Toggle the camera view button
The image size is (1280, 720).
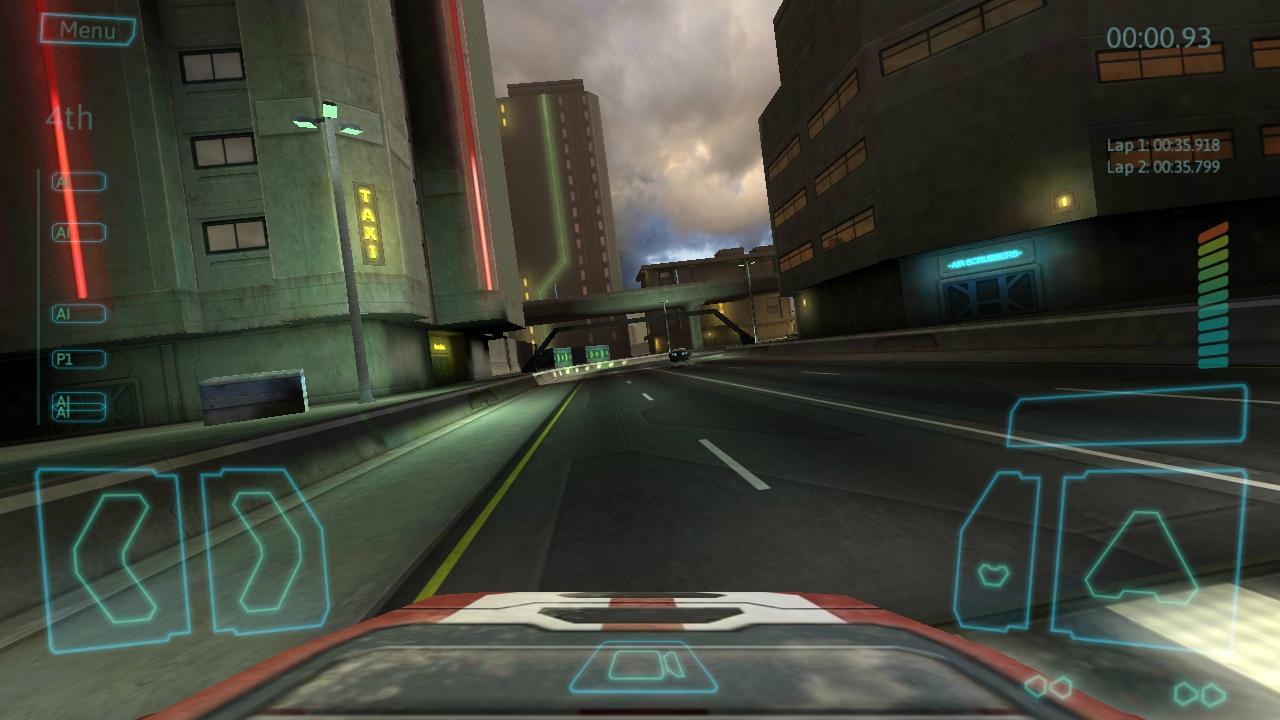click(x=644, y=667)
